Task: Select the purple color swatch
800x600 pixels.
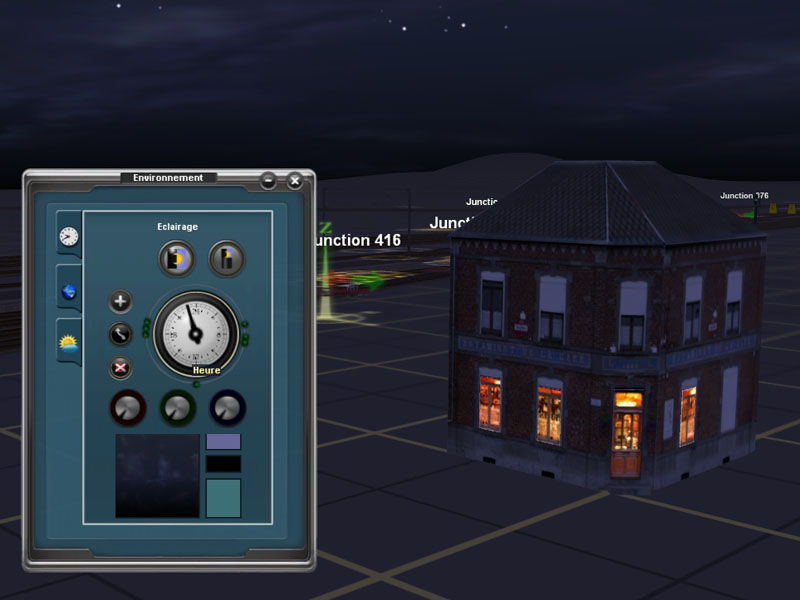Action: click(x=223, y=441)
